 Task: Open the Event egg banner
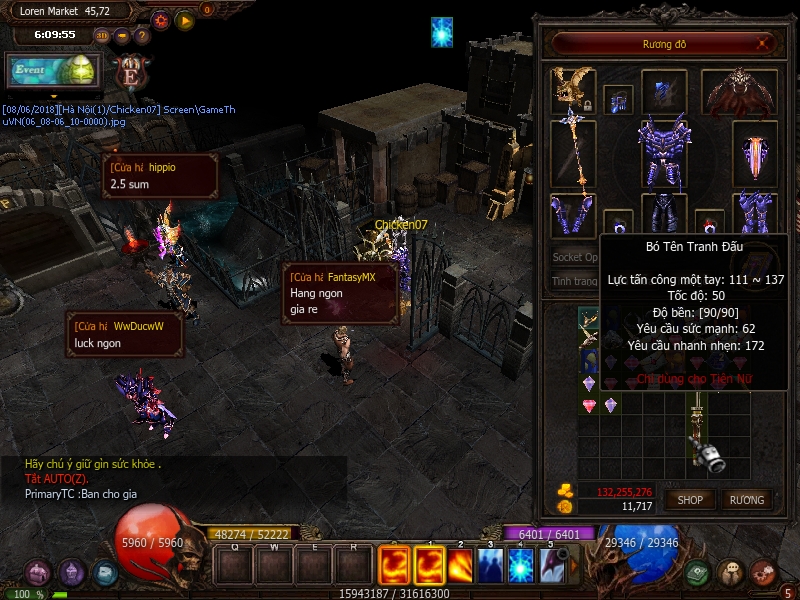click(x=53, y=70)
